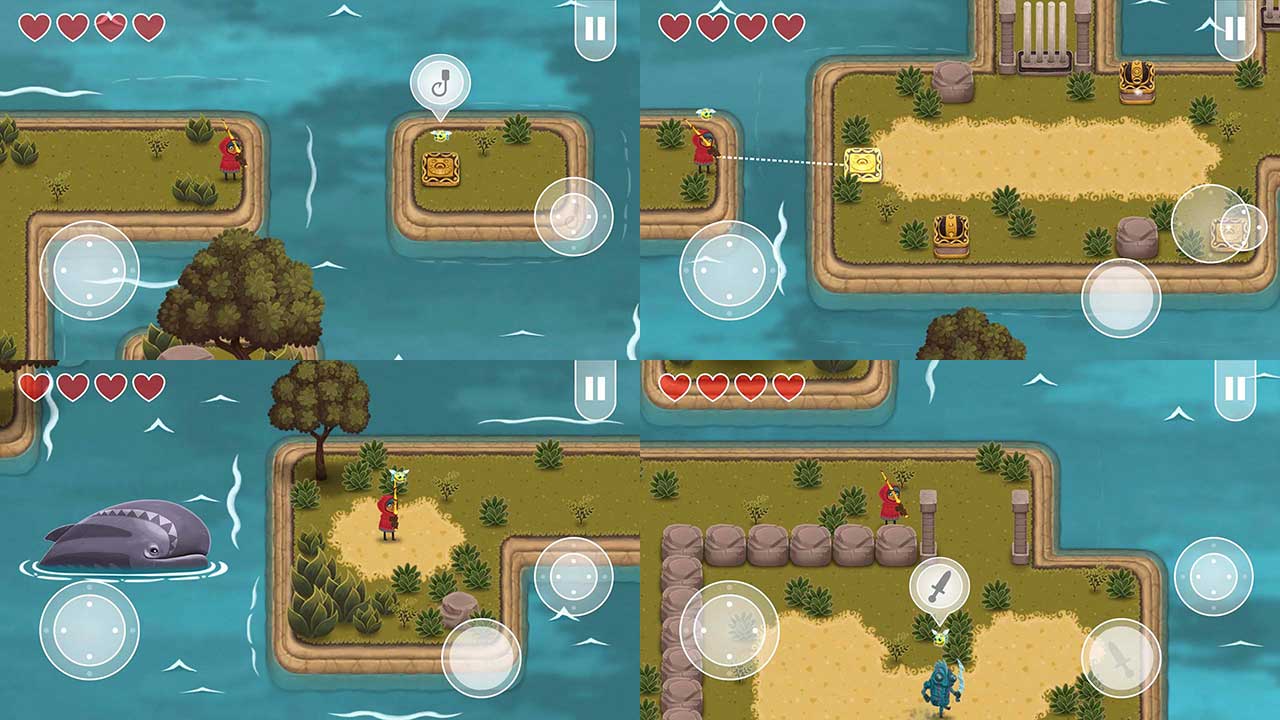
Task: Activate the upper golden switch tile by the gate
Action: click(x=1137, y=80)
